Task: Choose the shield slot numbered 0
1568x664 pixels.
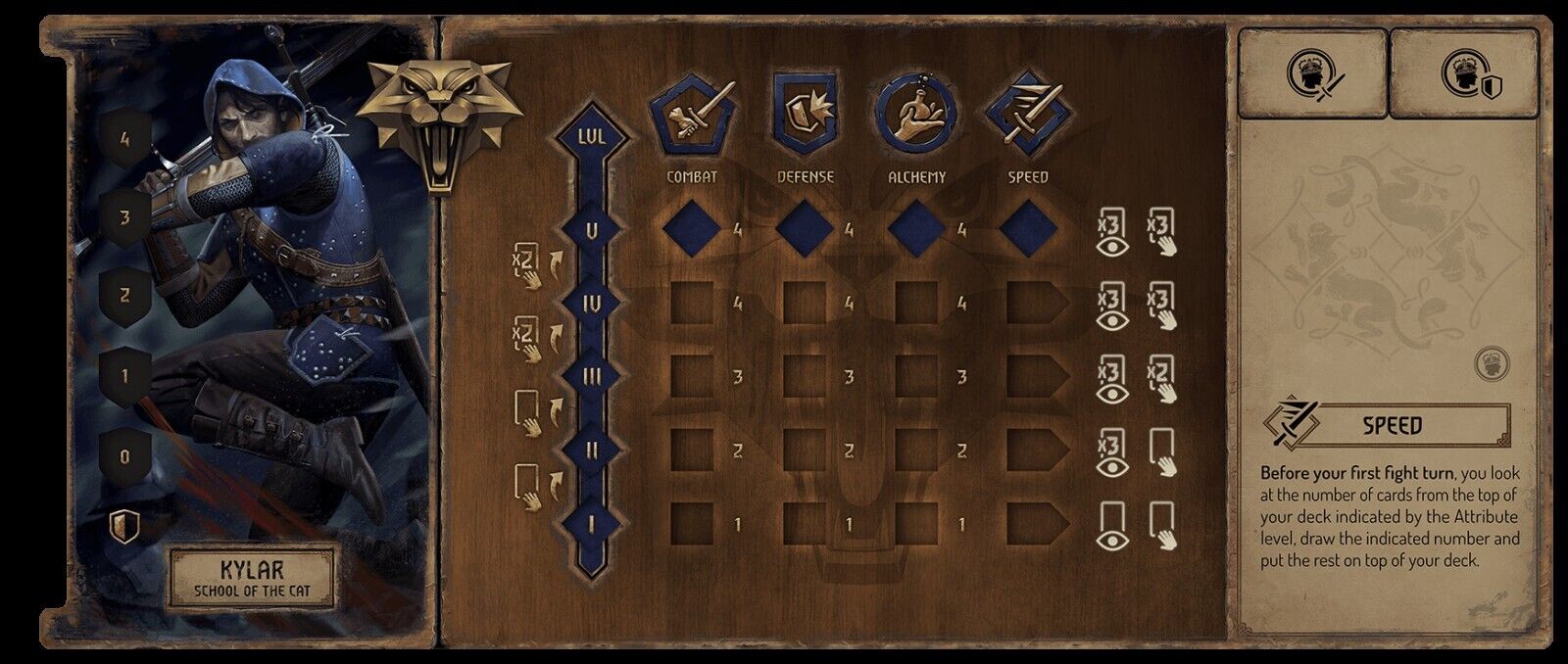Action: coord(124,456)
